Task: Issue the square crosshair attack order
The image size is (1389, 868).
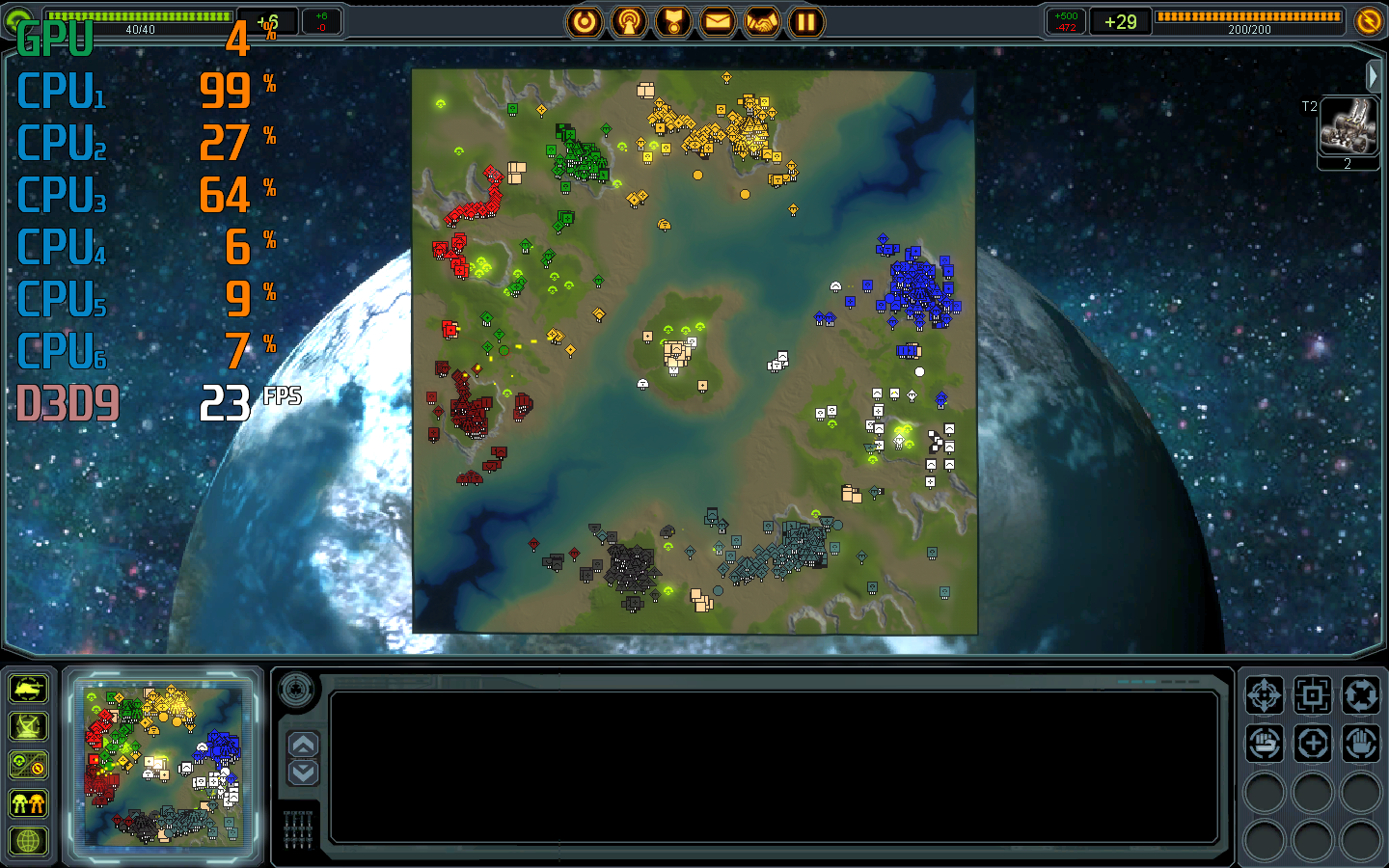Action: coord(1312,694)
